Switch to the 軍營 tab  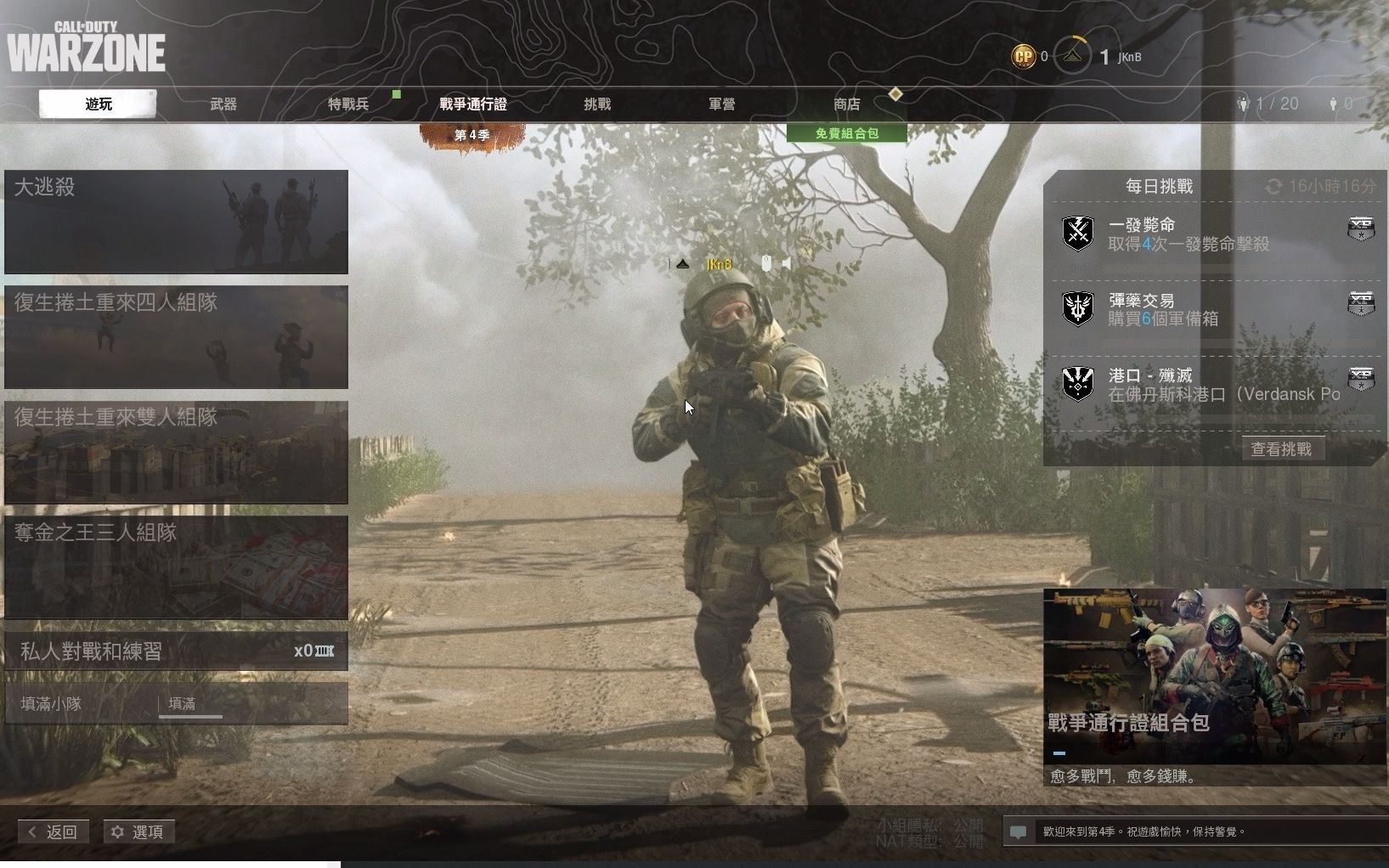[x=721, y=104]
